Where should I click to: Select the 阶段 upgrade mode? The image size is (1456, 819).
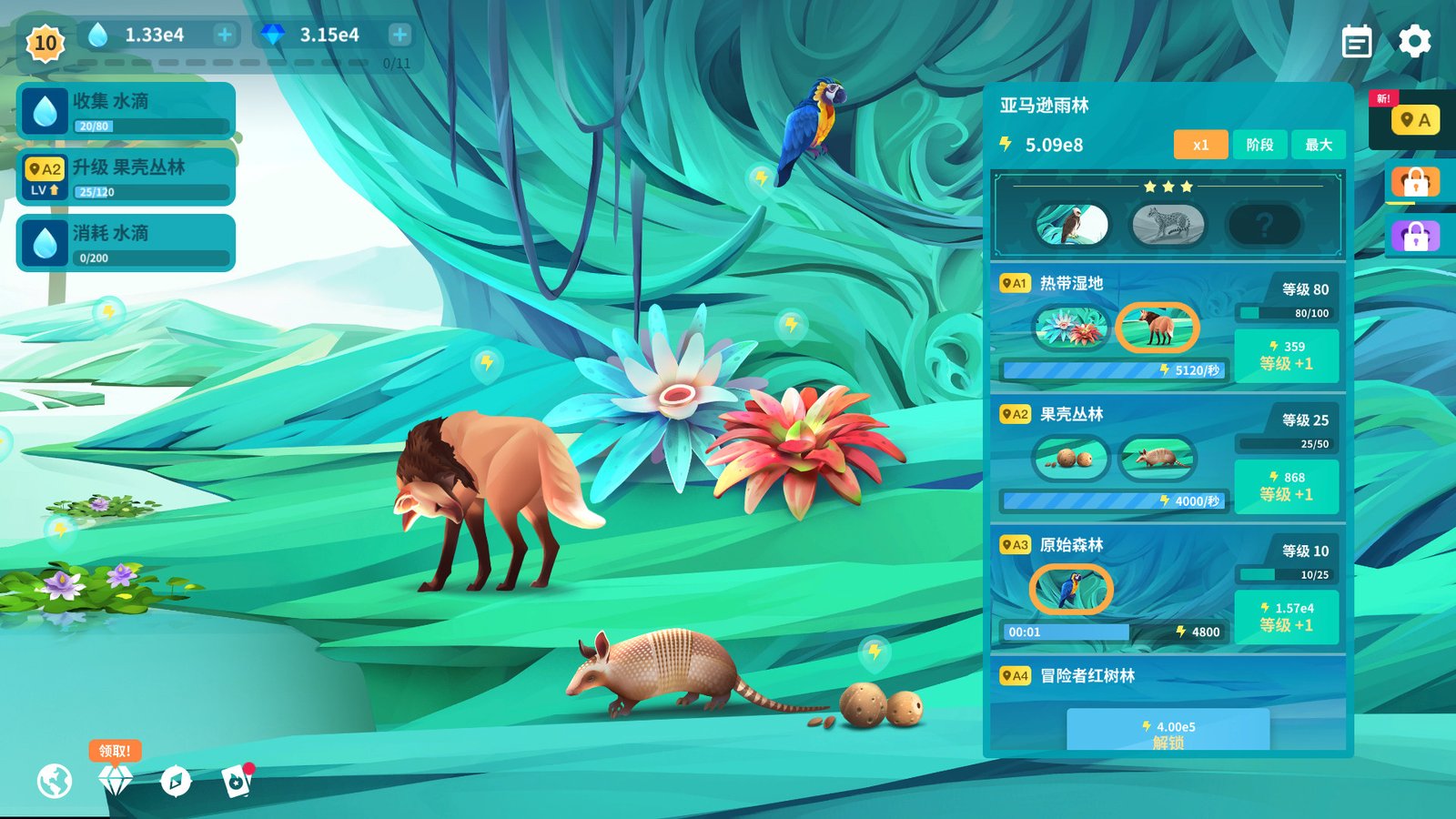click(1259, 145)
